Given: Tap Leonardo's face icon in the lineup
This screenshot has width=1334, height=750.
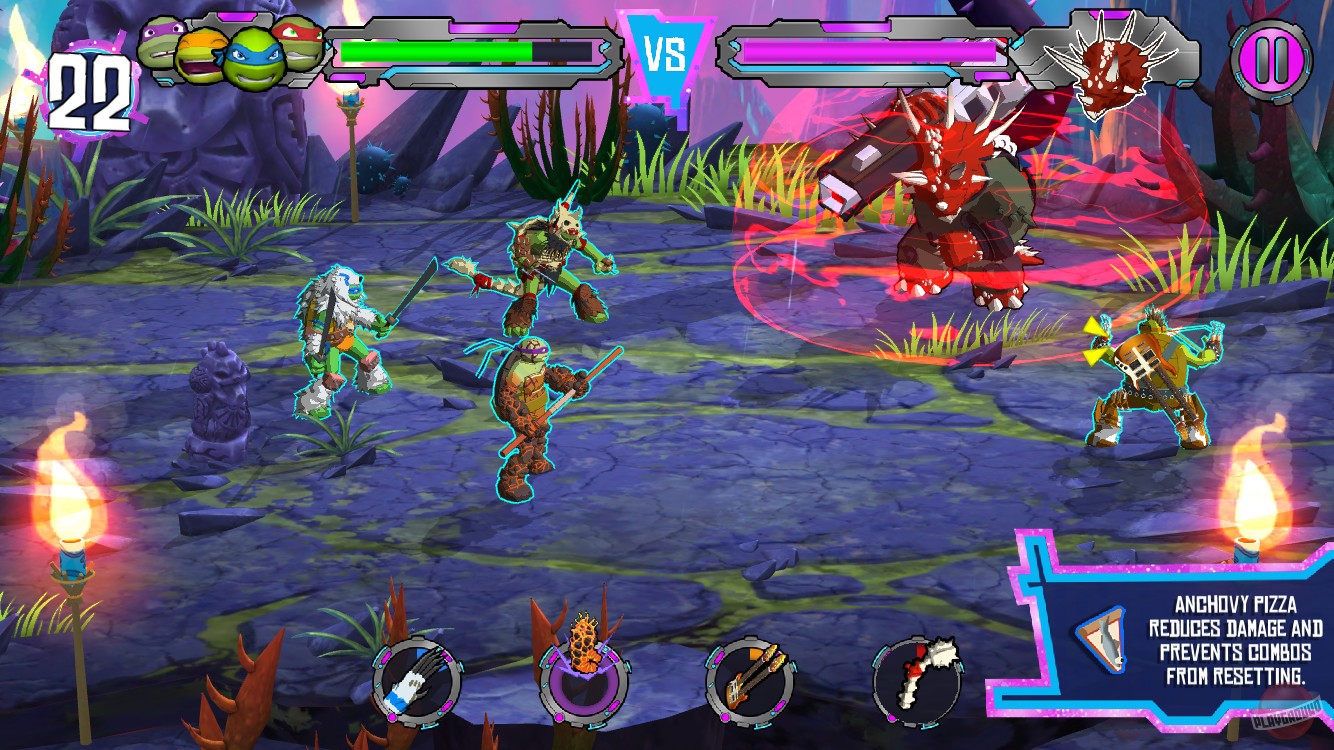Looking at the screenshot, I should click(x=255, y=58).
